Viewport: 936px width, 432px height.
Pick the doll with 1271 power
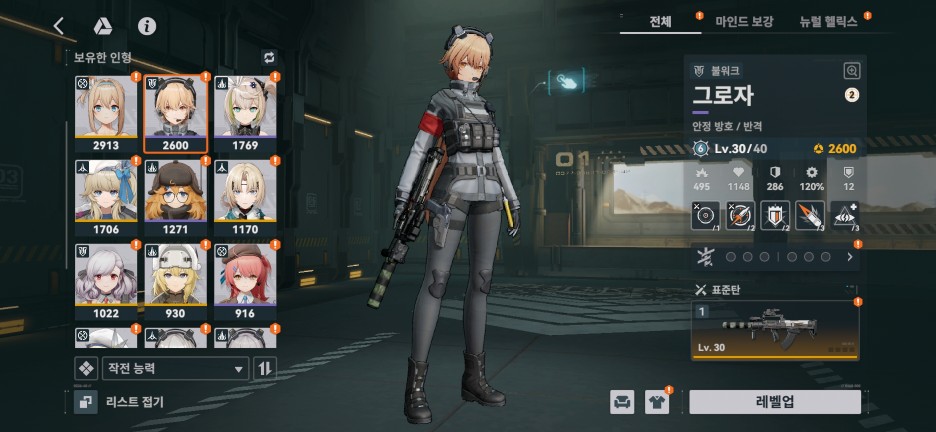click(x=175, y=196)
